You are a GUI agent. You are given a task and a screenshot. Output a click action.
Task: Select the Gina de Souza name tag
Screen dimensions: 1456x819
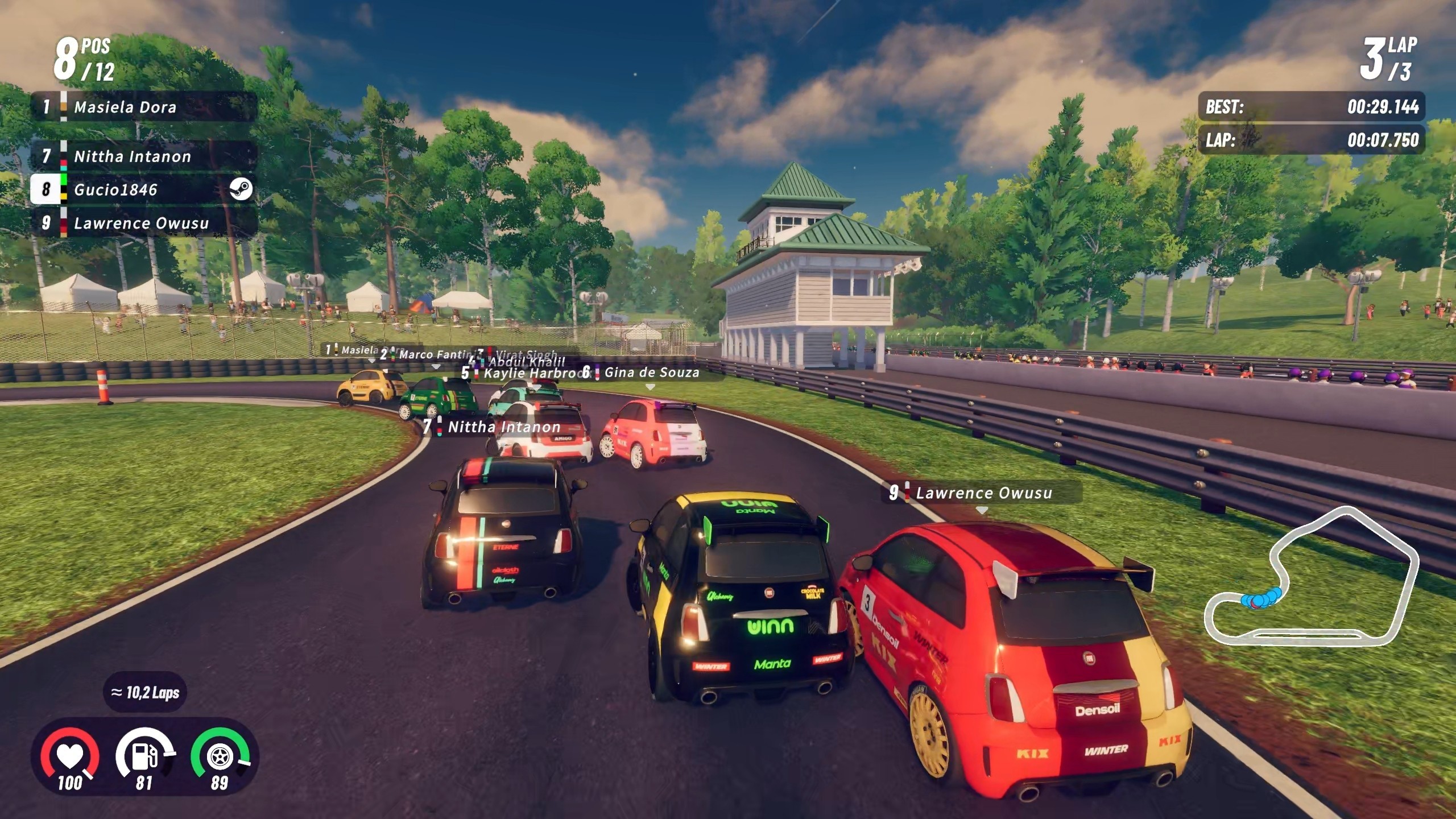coord(650,373)
